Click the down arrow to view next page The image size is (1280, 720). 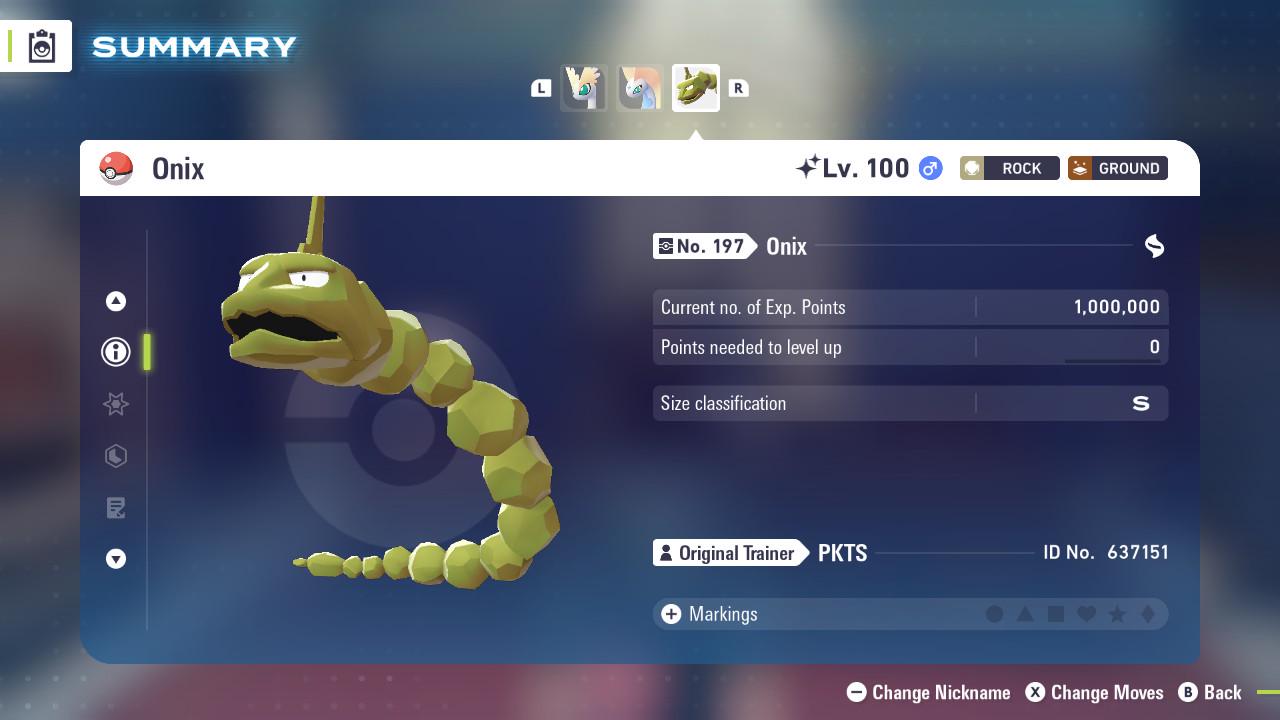click(115, 559)
